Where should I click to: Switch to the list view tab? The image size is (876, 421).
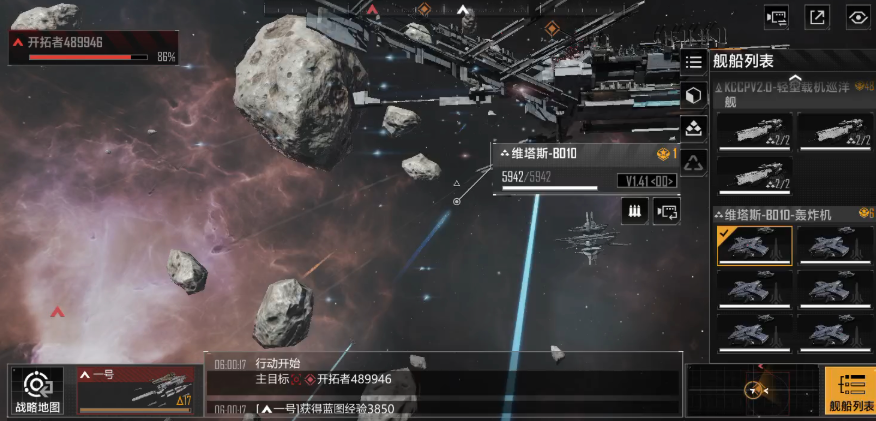pyautogui.click(x=694, y=62)
